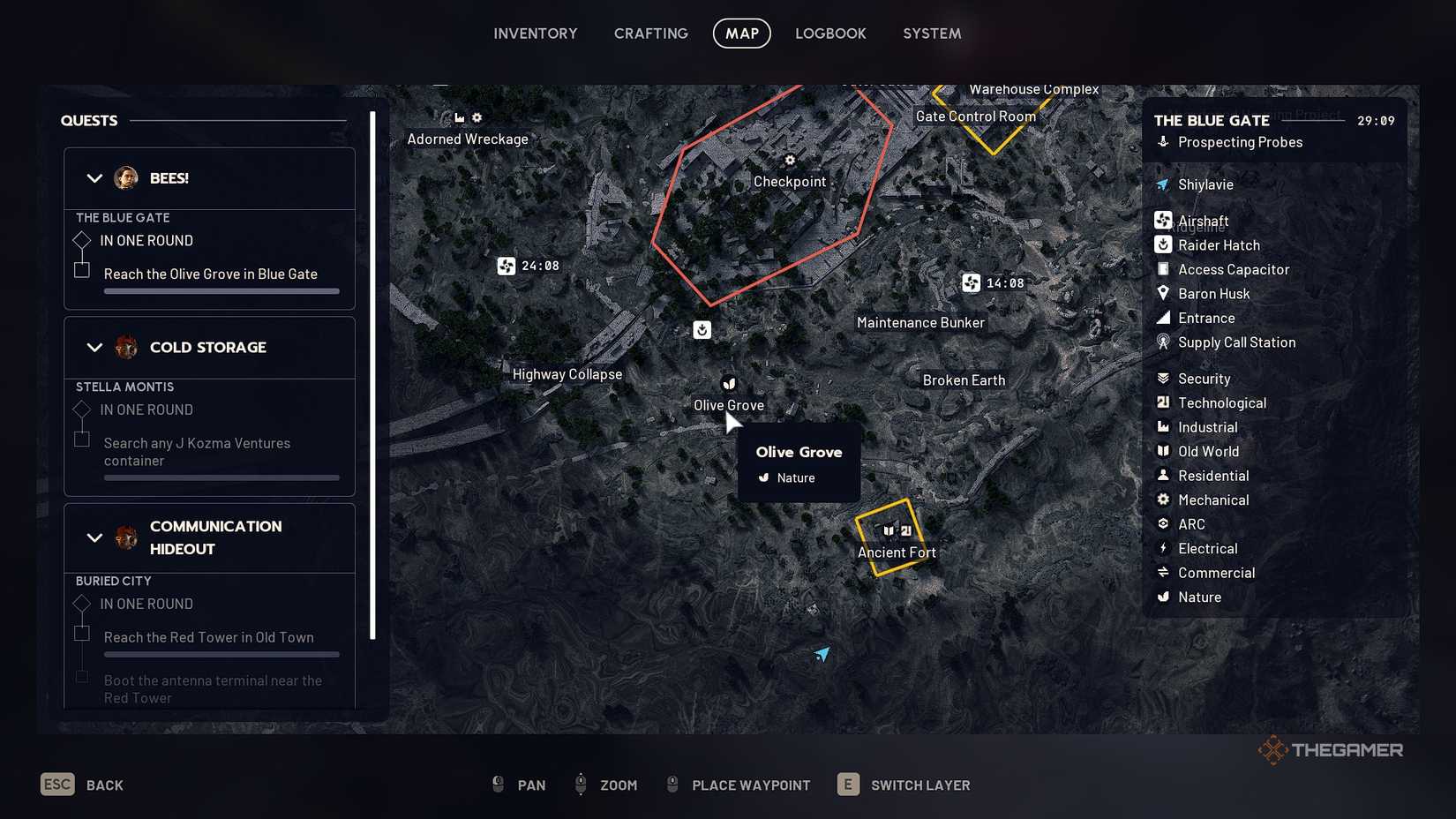
Task: Click the blue player position arrow on the map
Action: (x=822, y=654)
